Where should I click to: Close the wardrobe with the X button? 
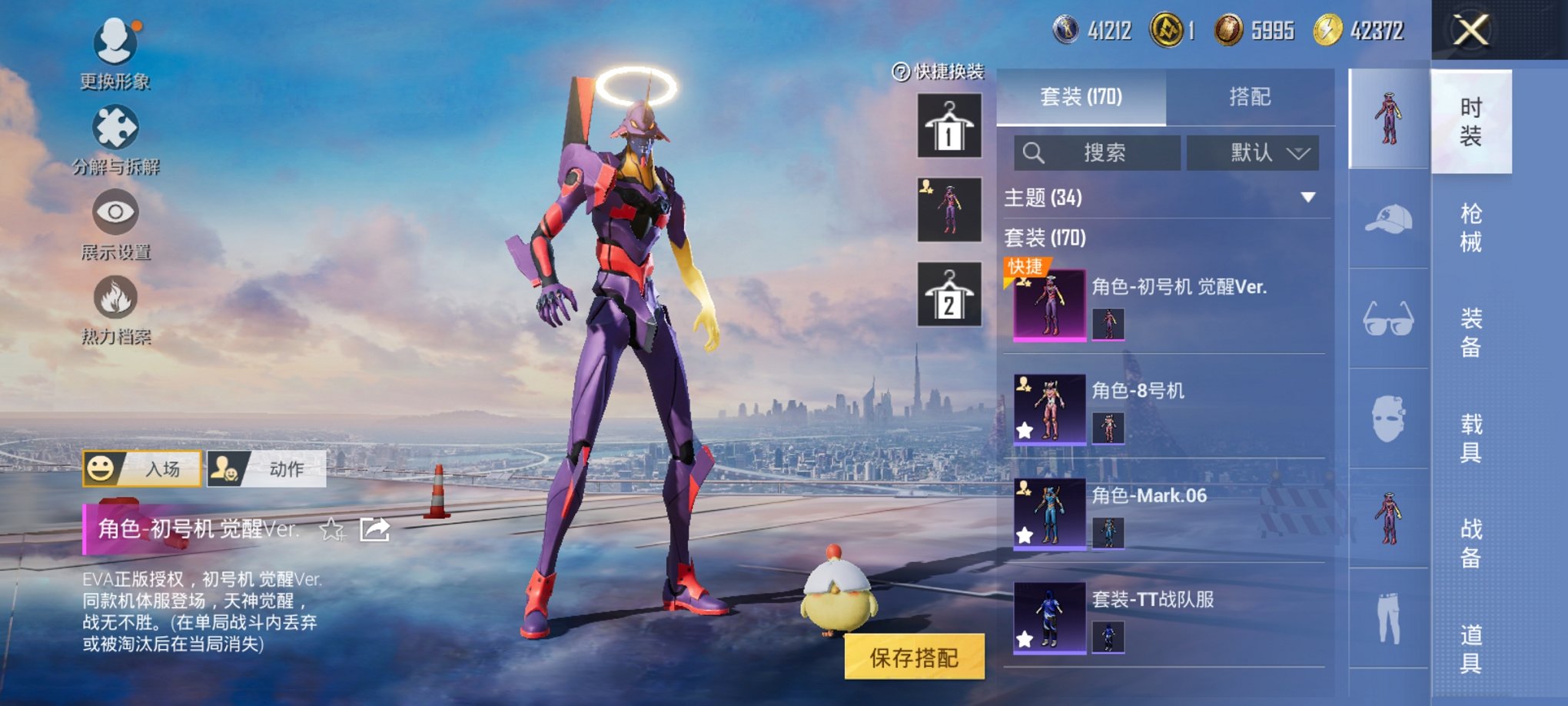[x=1470, y=32]
